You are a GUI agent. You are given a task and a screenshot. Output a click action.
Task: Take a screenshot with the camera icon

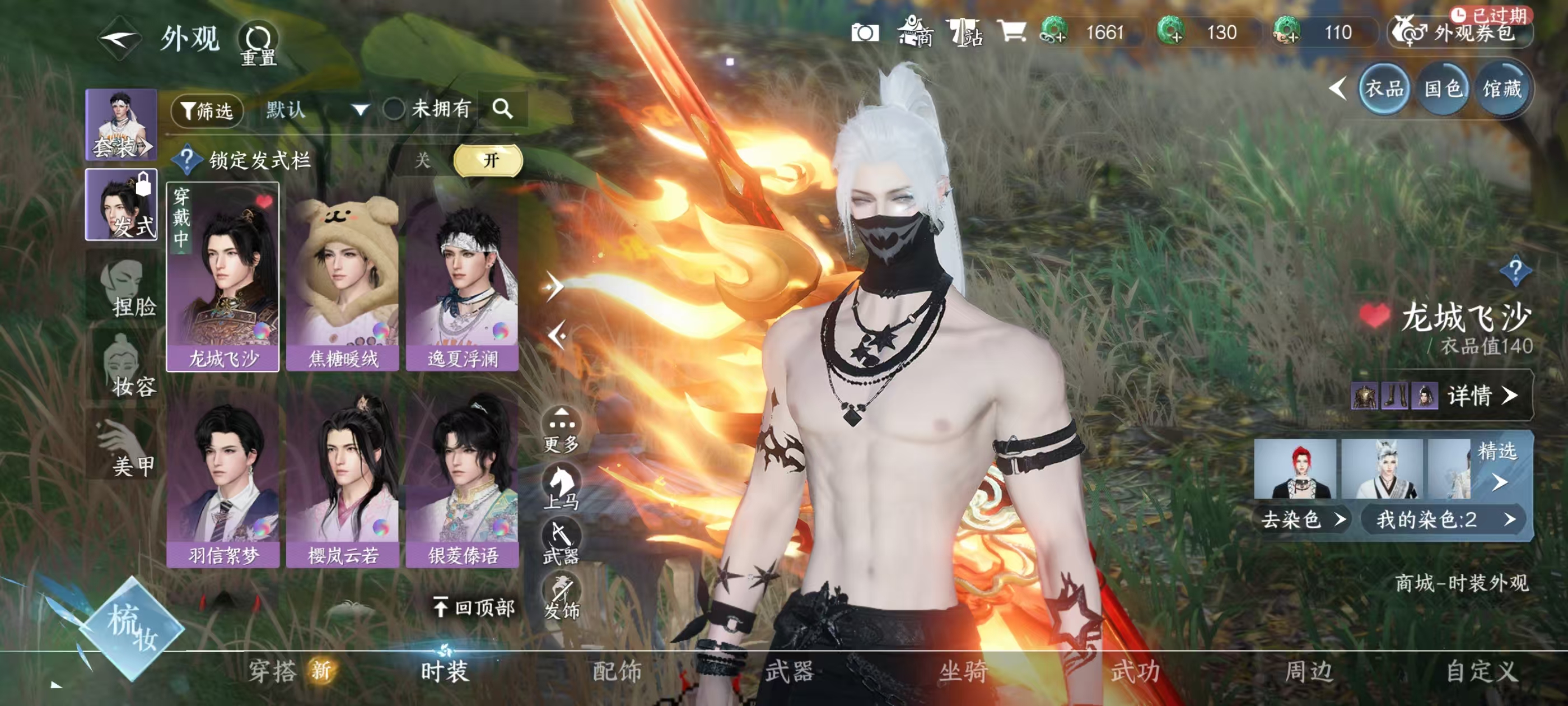864,33
